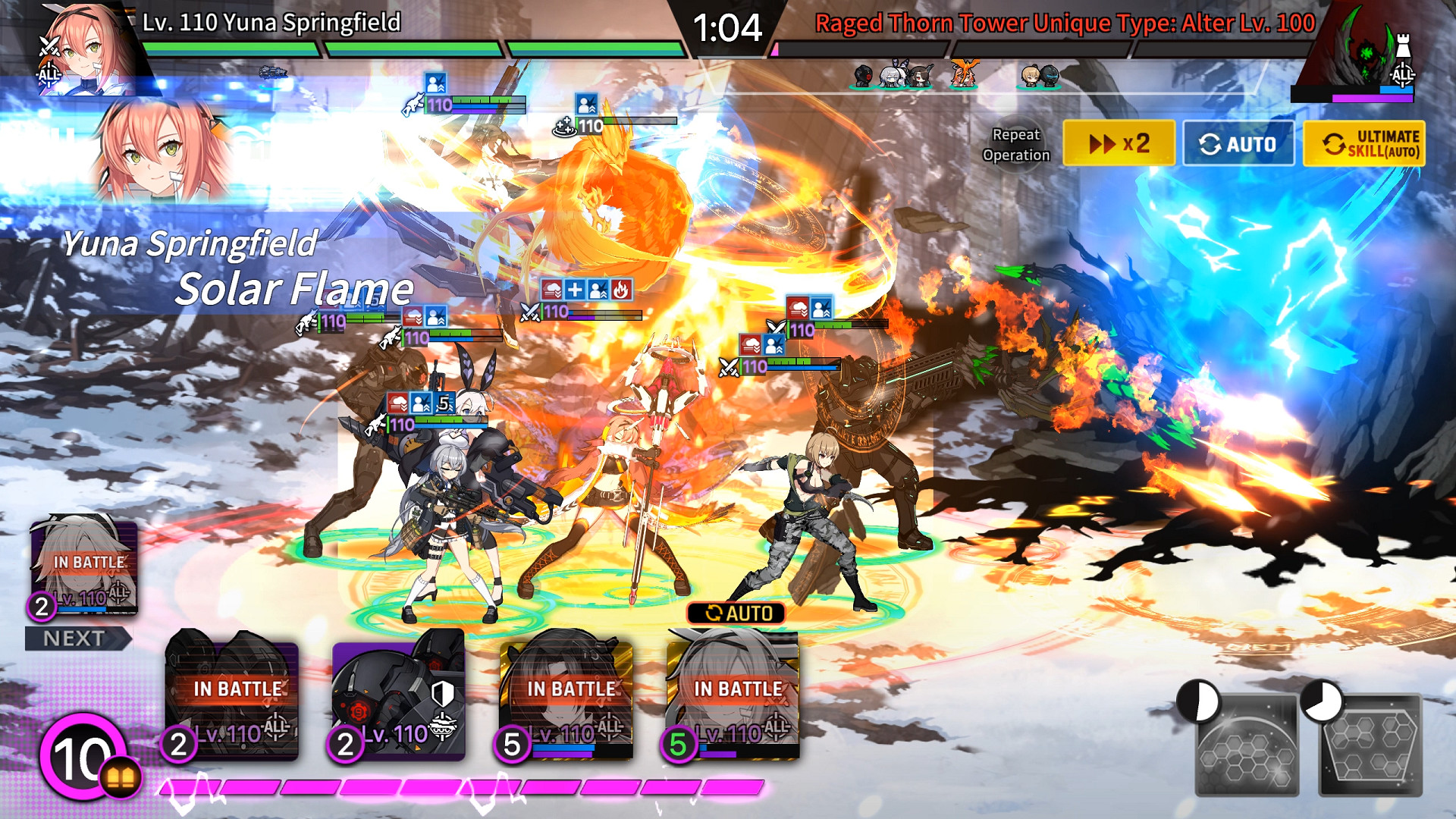Click the bunny-ear character chibi on the unit tracker
The image size is (1456, 819).
(893, 77)
